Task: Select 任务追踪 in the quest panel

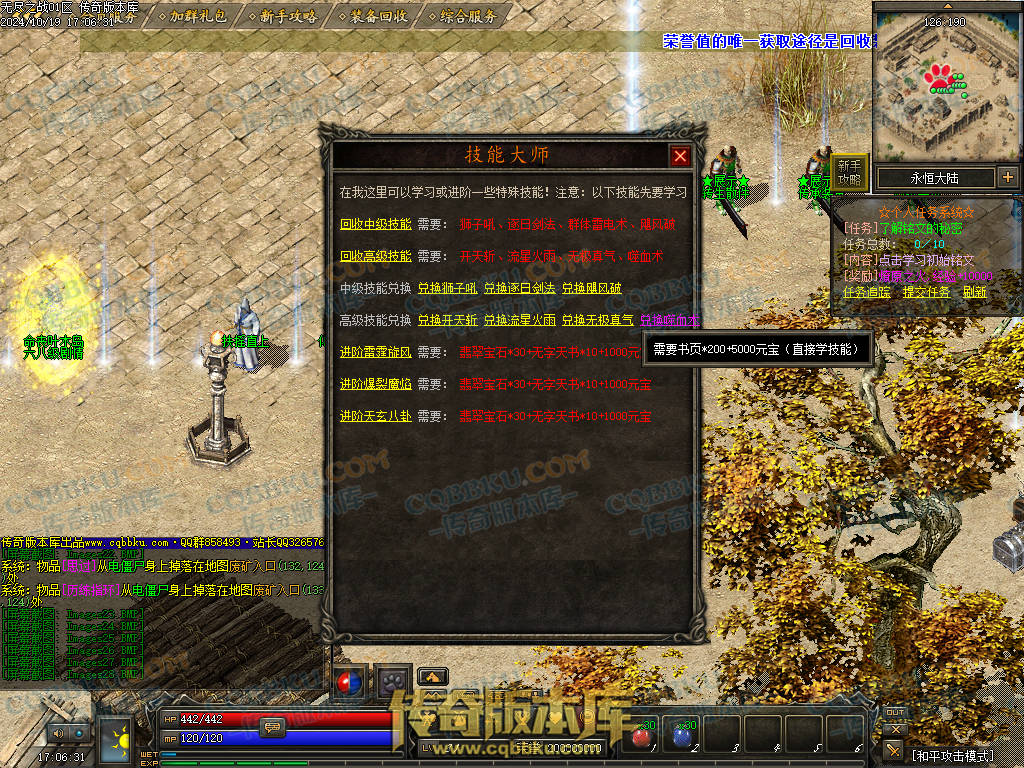Action: 867,292
